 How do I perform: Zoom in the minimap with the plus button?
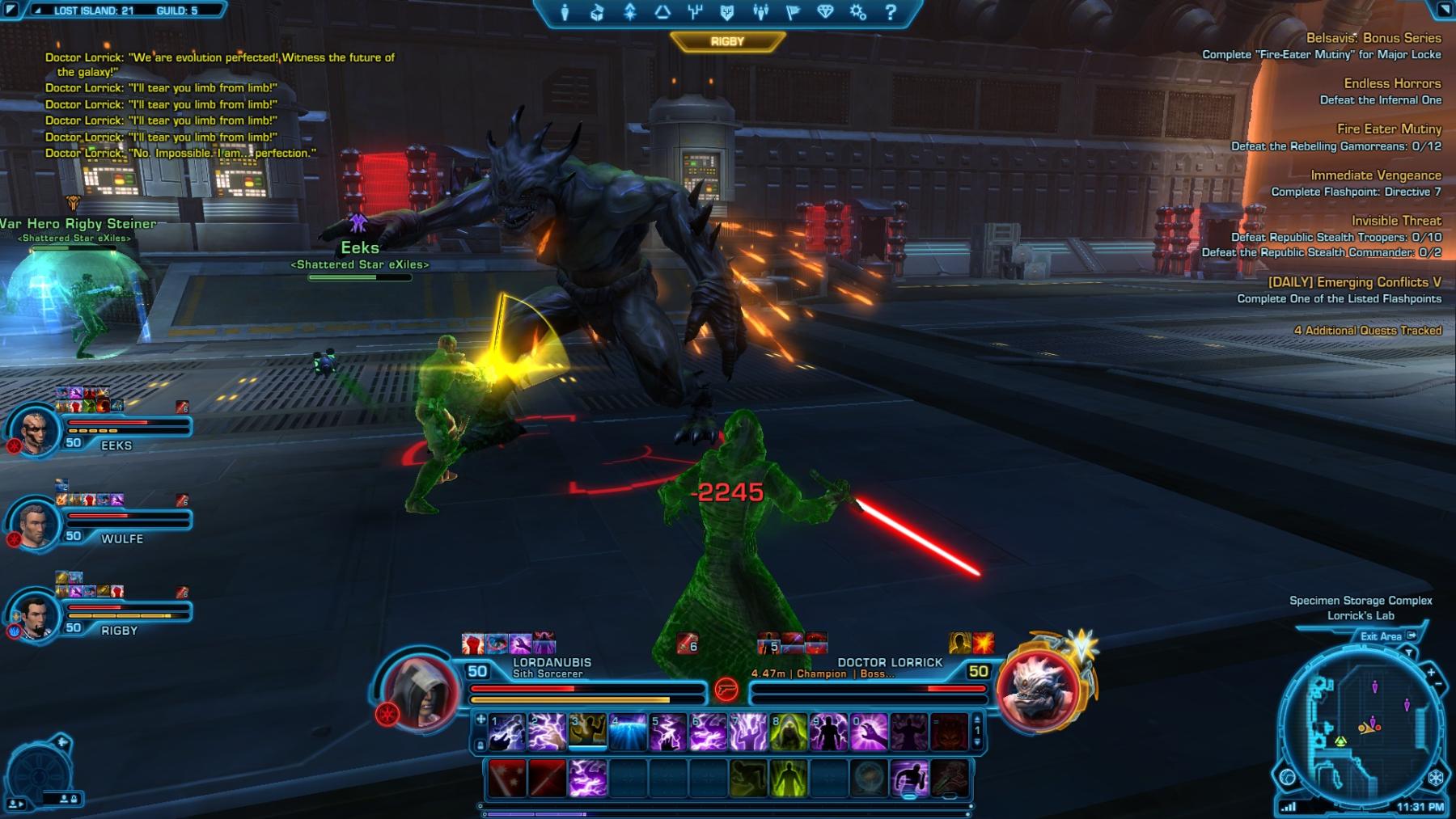pos(1430,673)
